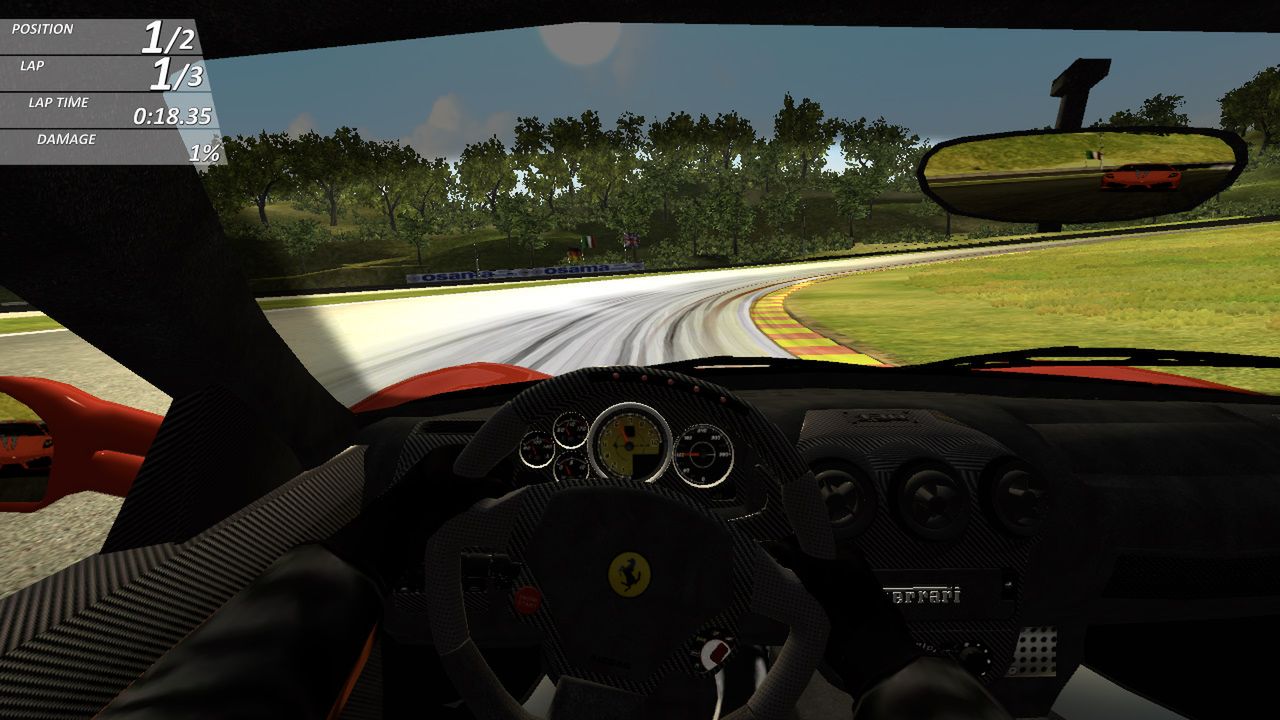Click the yellow tachometer gauge
Screen dimensions: 1280x720
tap(628, 445)
